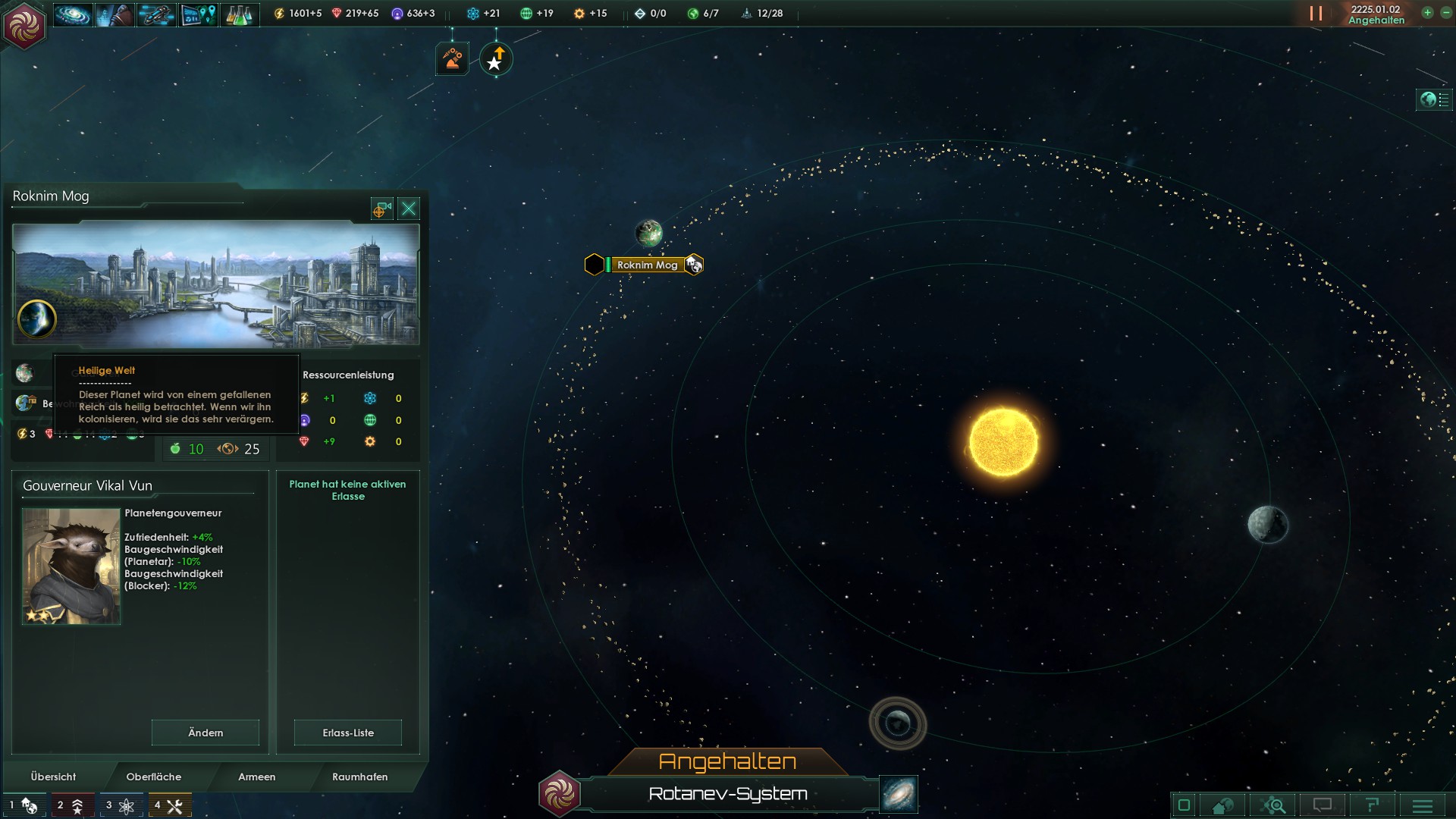
Task: Go to home planet button
Action: point(559,794)
